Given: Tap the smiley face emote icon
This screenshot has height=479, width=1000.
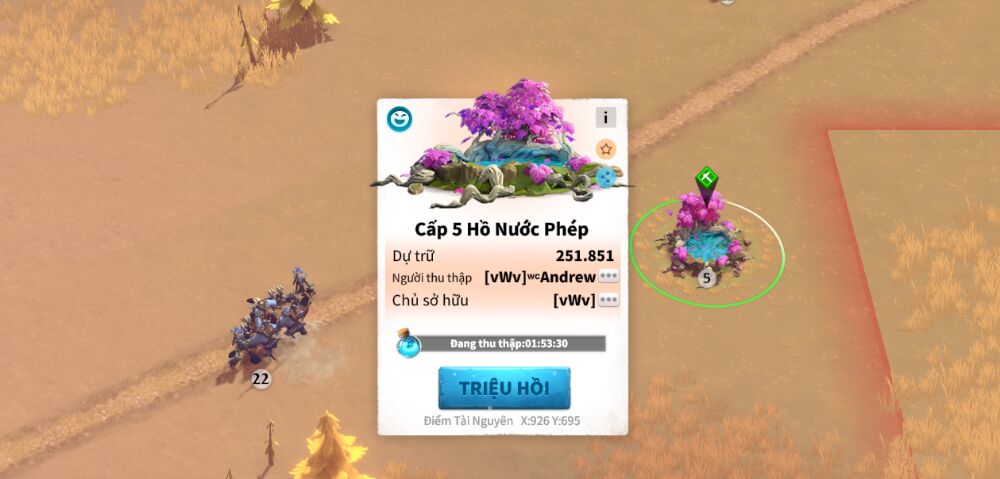Looking at the screenshot, I should 400,119.
